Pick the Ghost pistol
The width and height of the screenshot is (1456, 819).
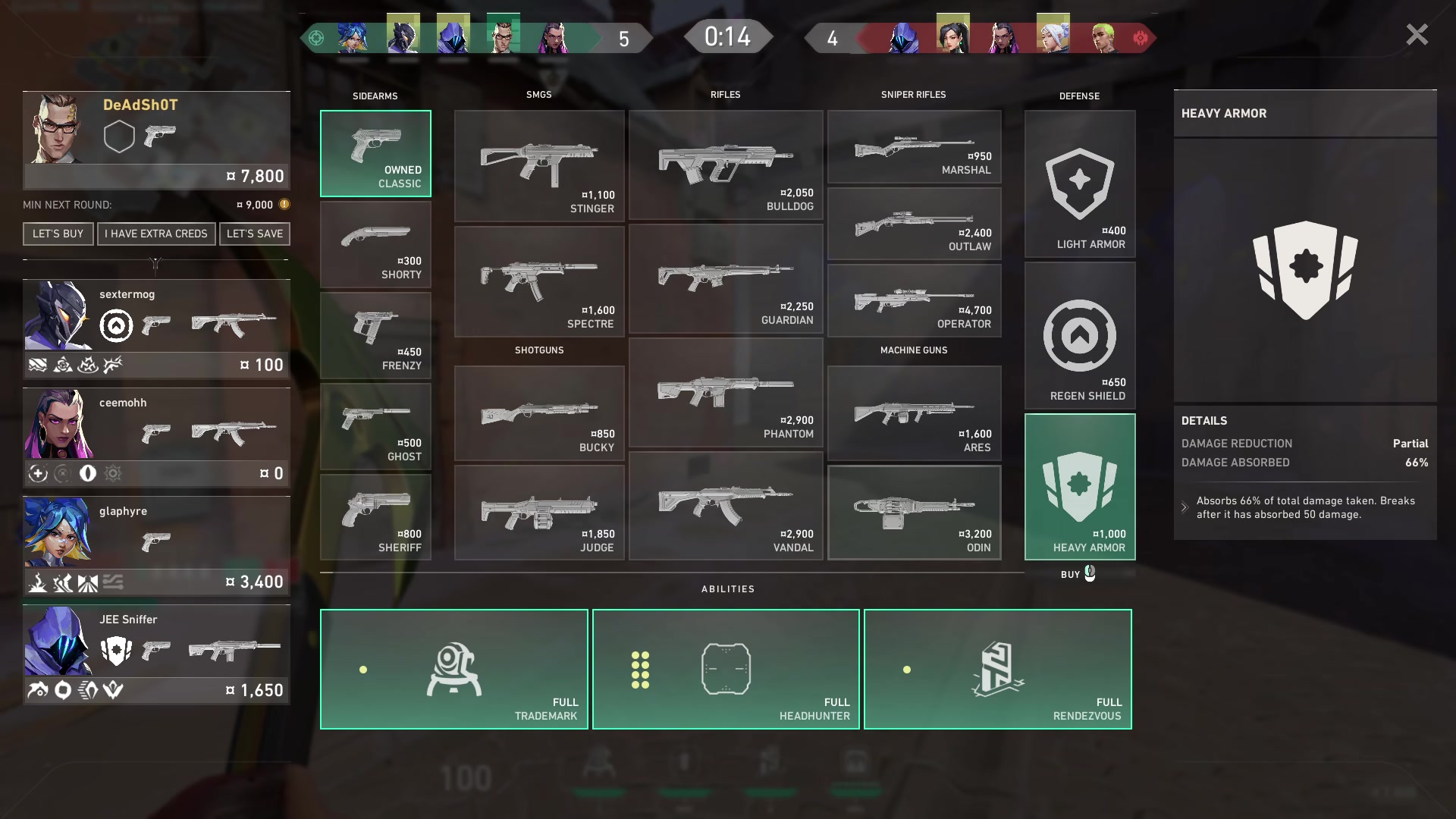tap(375, 426)
